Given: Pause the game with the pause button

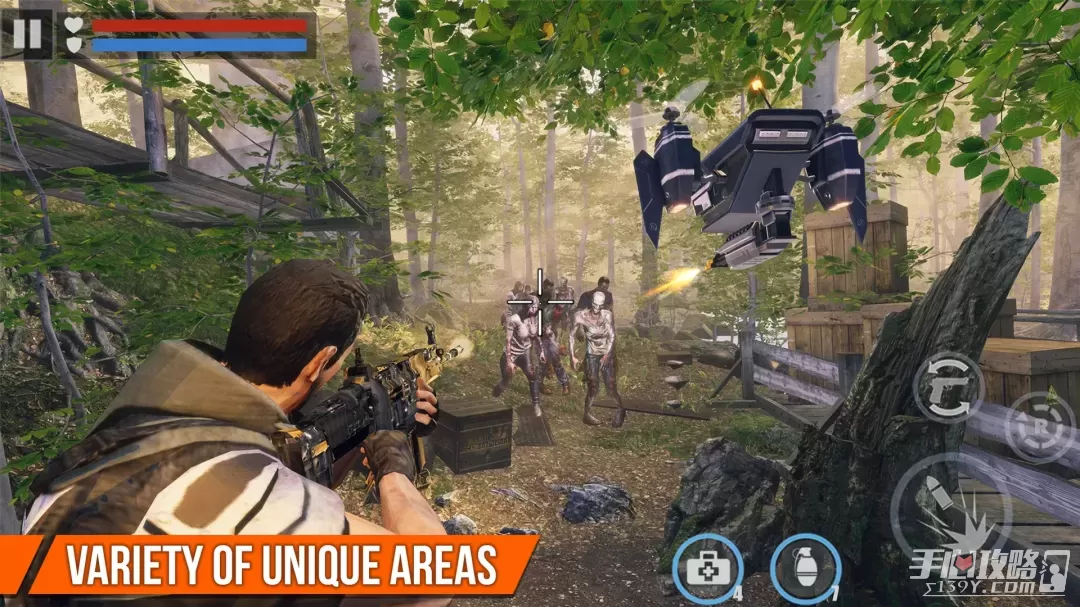Looking at the screenshot, I should coord(27,34).
